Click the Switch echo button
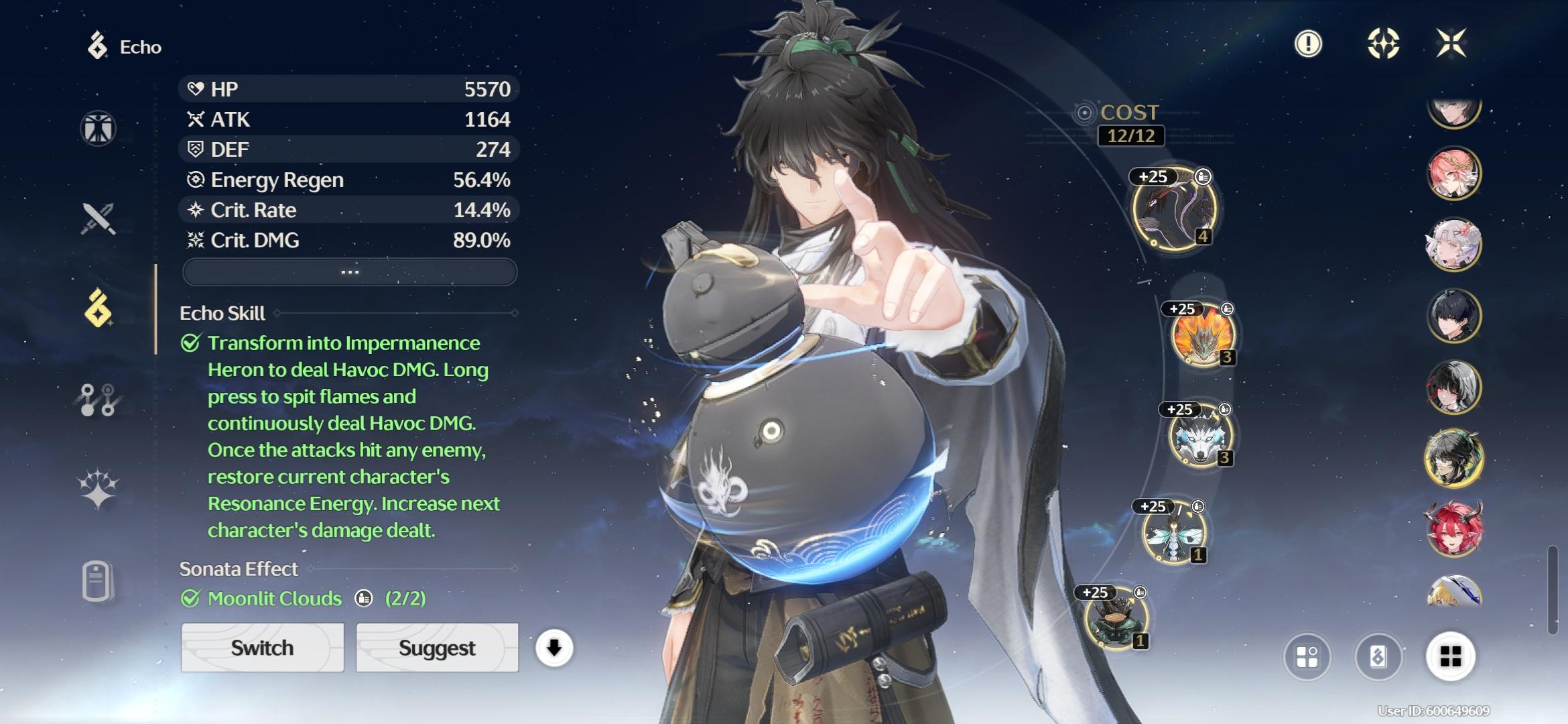The width and height of the screenshot is (1568, 724). click(x=262, y=648)
